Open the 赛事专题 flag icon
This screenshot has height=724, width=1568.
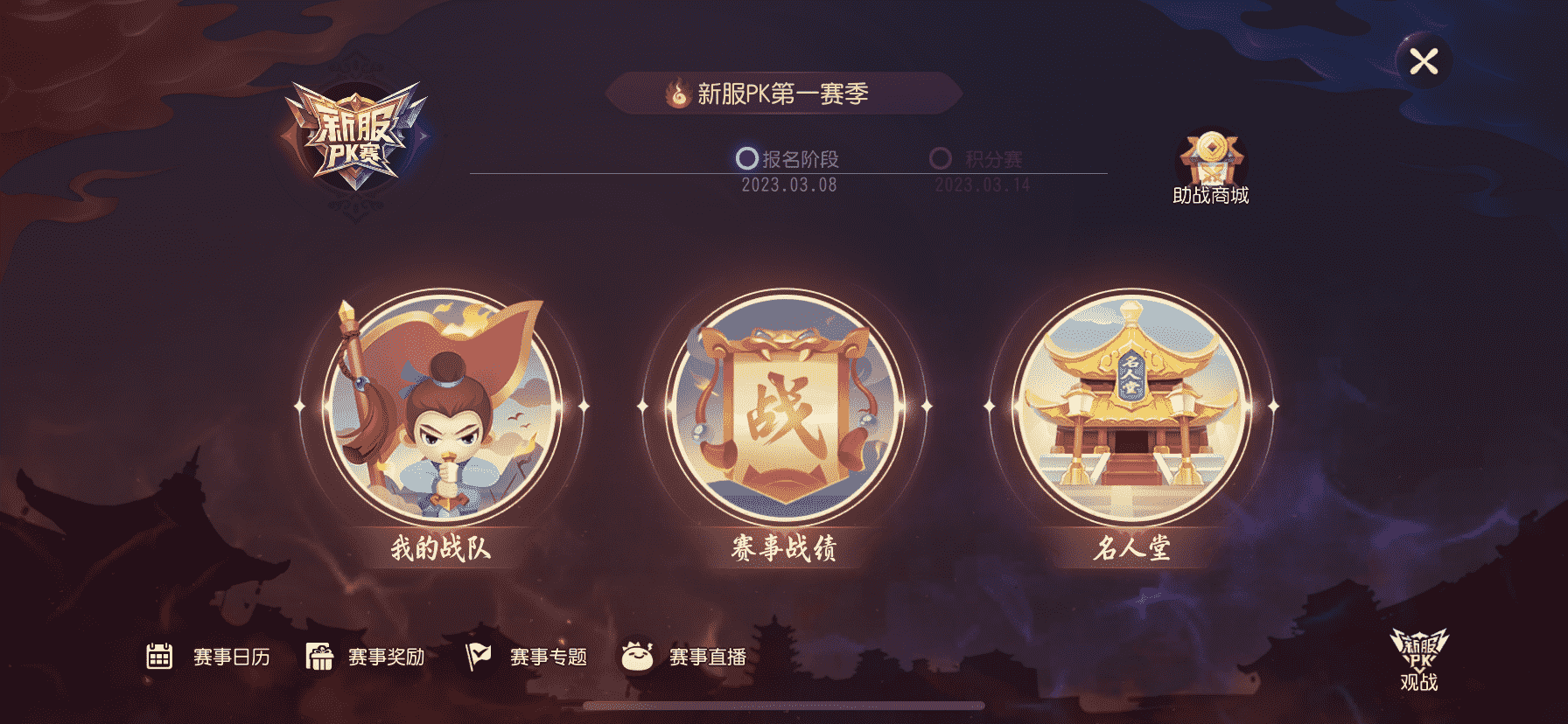pyautogui.click(x=479, y=656)
